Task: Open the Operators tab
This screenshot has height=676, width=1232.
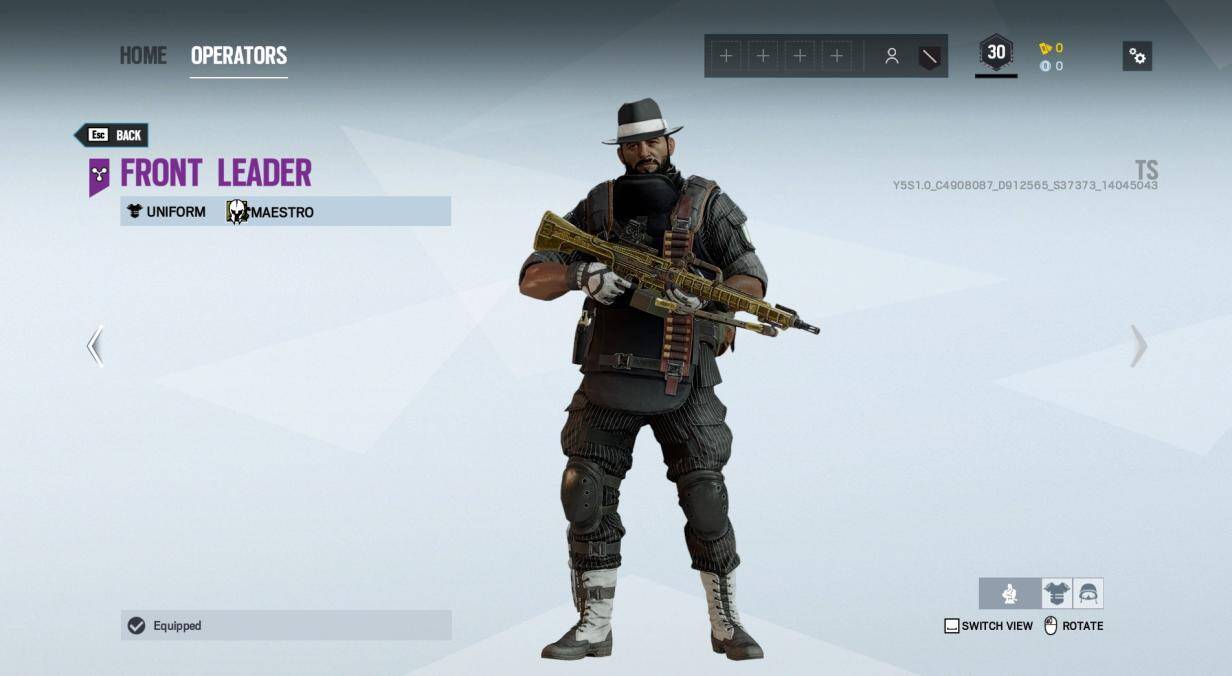Action: 239,55
